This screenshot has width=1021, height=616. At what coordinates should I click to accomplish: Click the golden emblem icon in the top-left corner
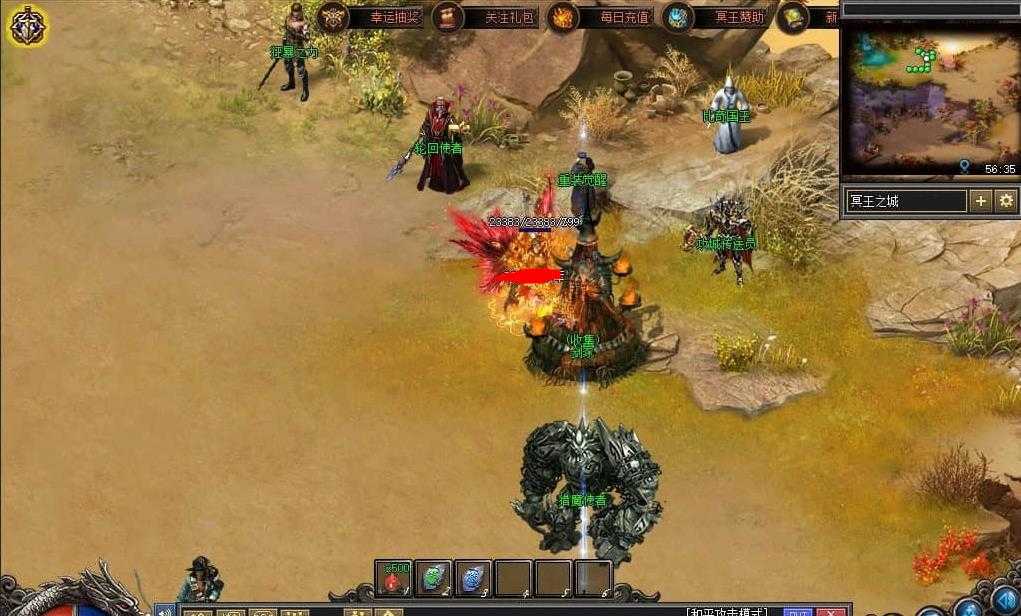click(x=28, y=26)
